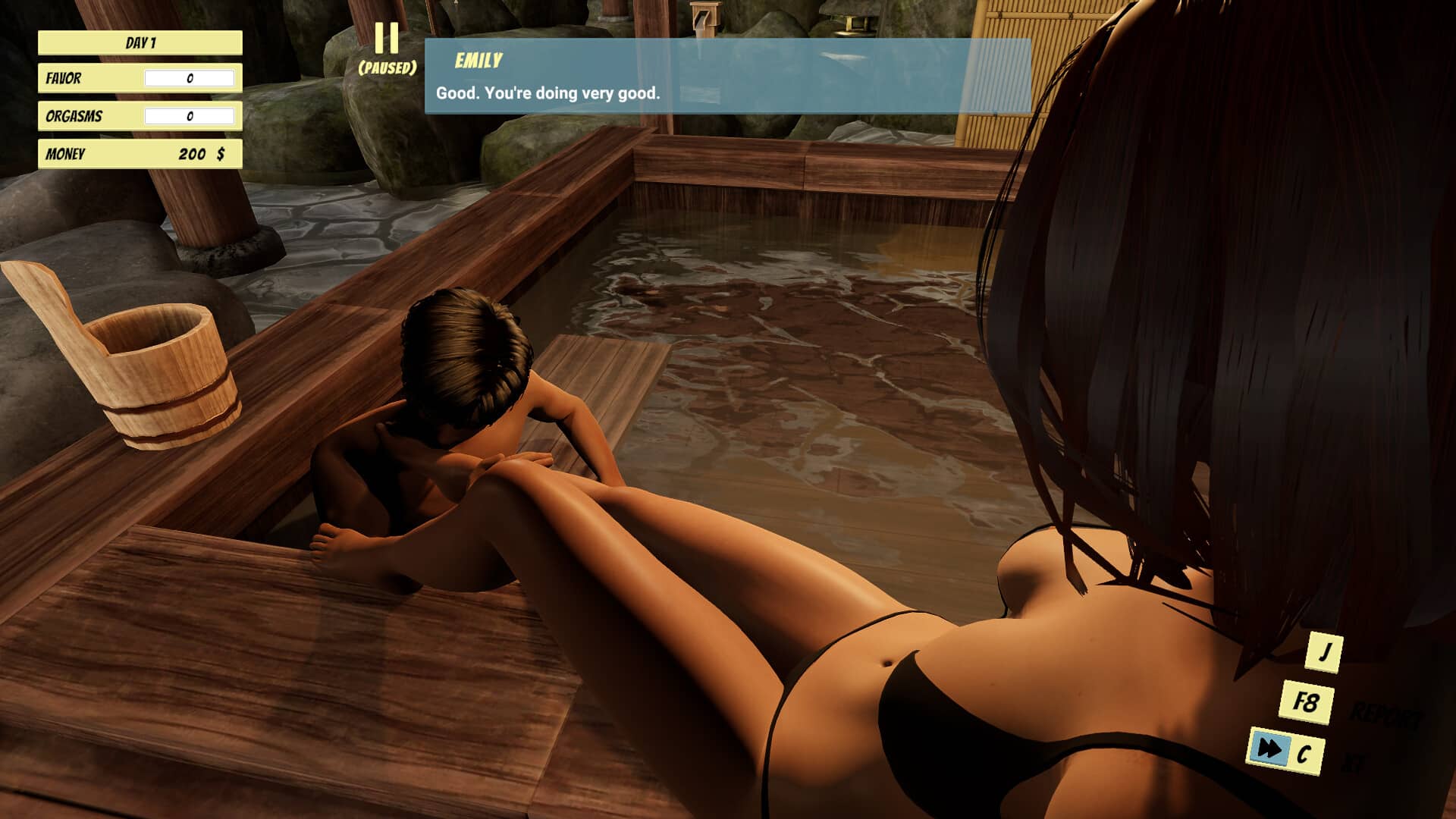Enable skip dialogue with the arrow toggle

pos(1269,749)
